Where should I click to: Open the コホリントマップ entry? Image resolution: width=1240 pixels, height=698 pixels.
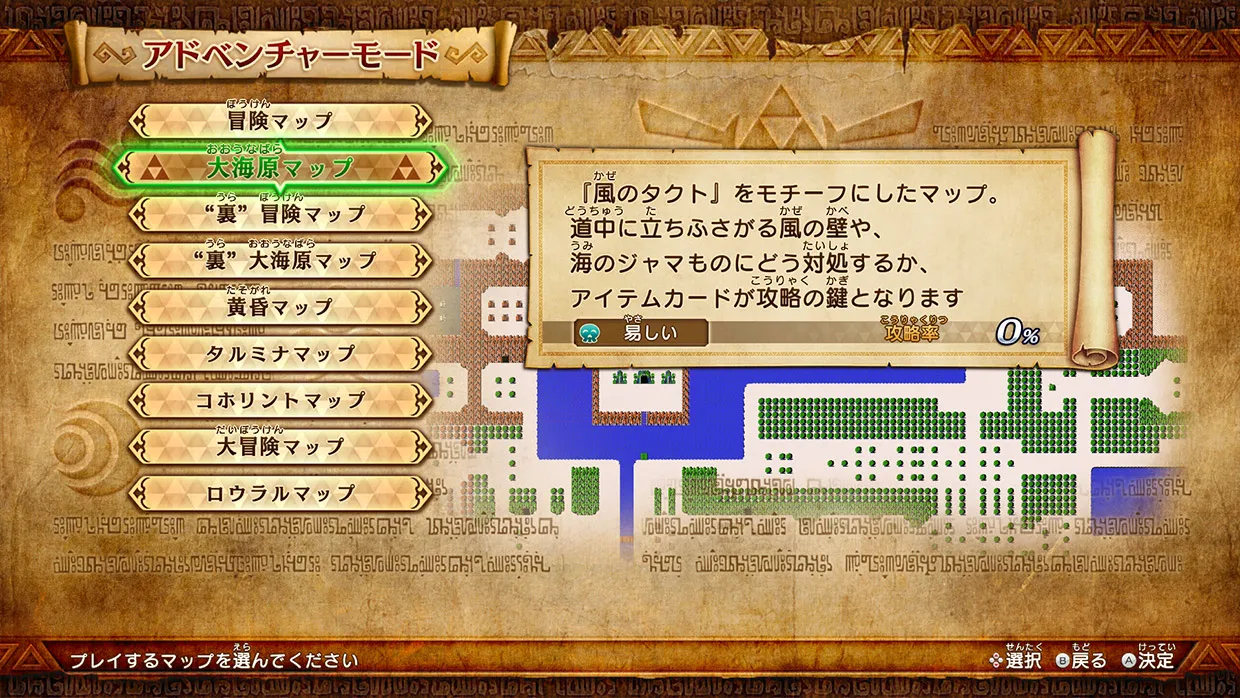280,400
